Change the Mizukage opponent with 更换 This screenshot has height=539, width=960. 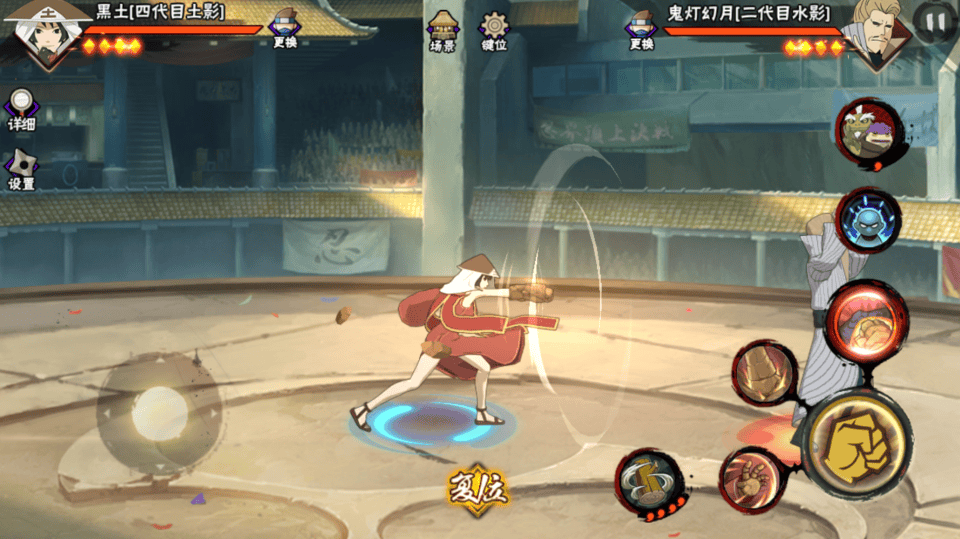[641, 30]
